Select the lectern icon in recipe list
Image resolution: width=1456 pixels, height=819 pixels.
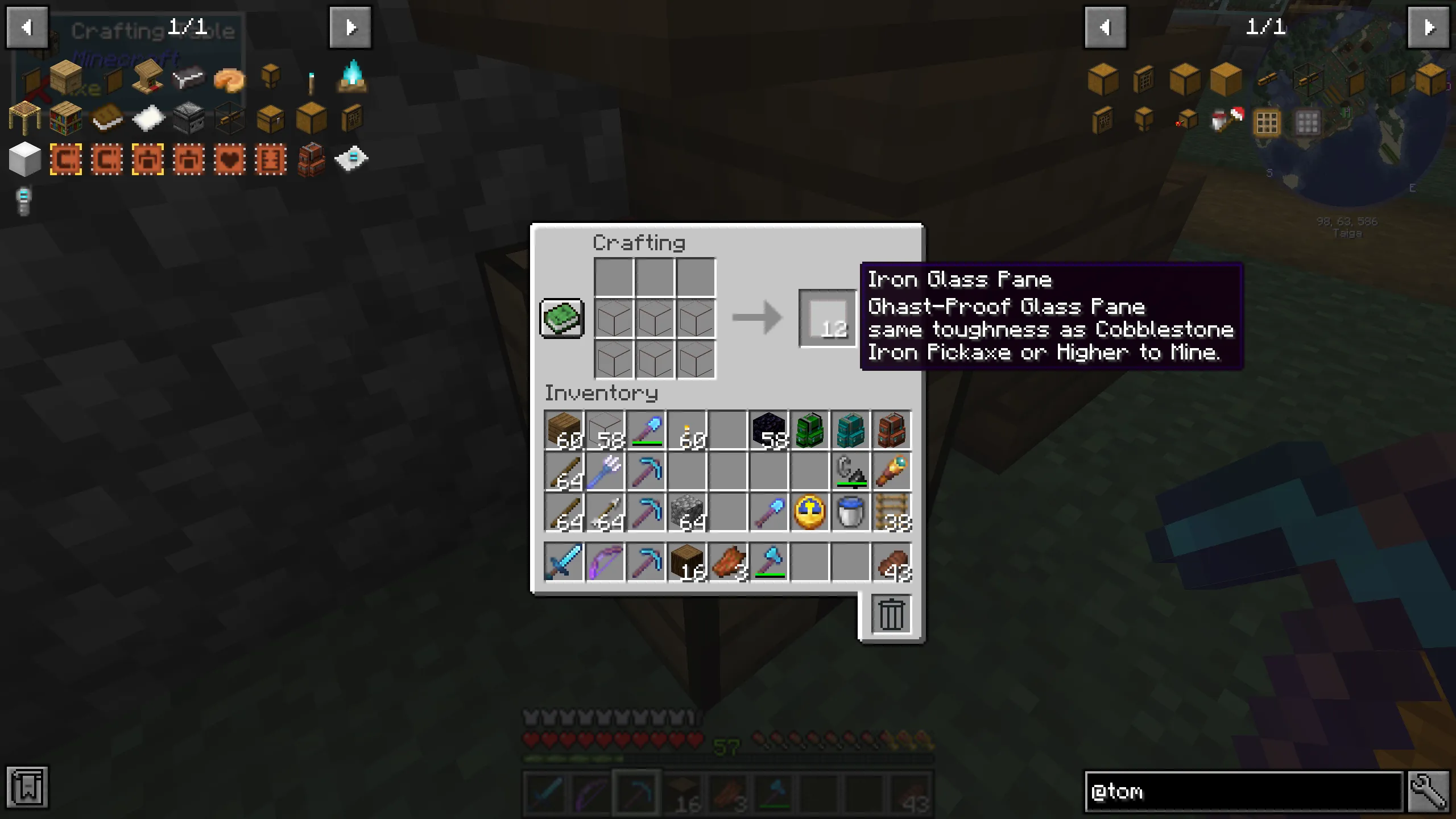[147, 80]
